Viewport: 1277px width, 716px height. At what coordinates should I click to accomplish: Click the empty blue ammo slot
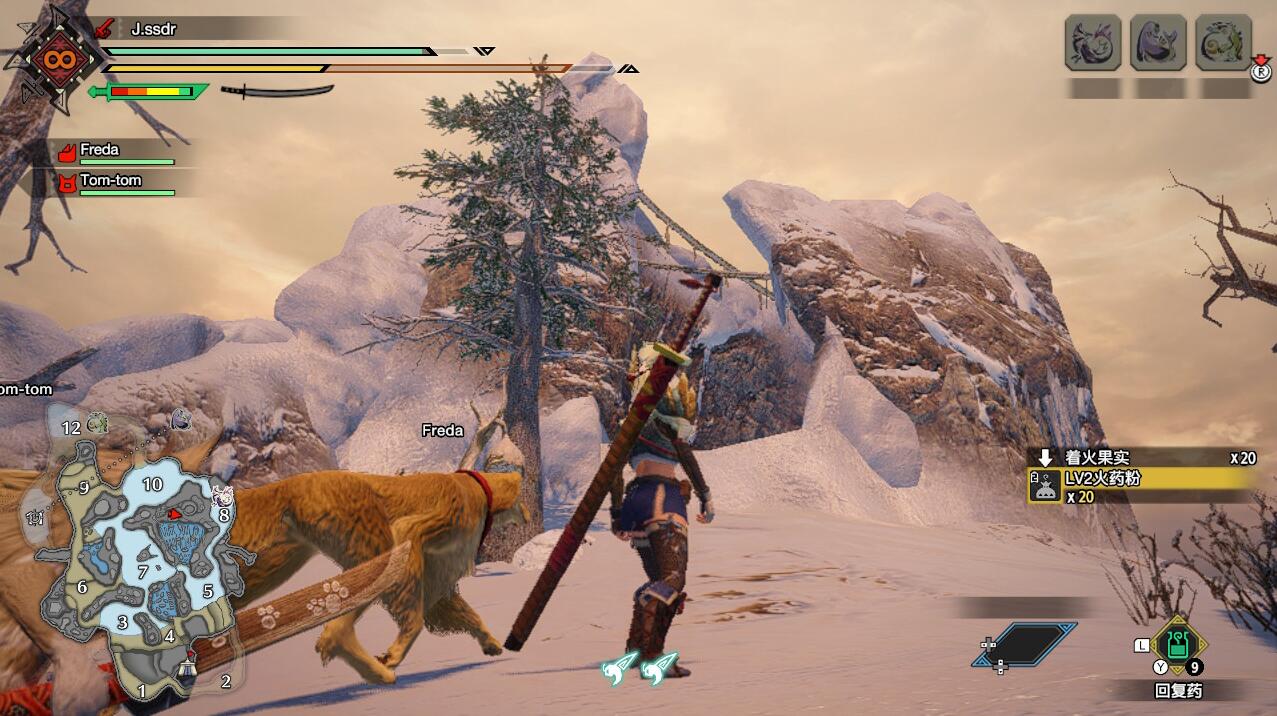[x=1025, y=645]
